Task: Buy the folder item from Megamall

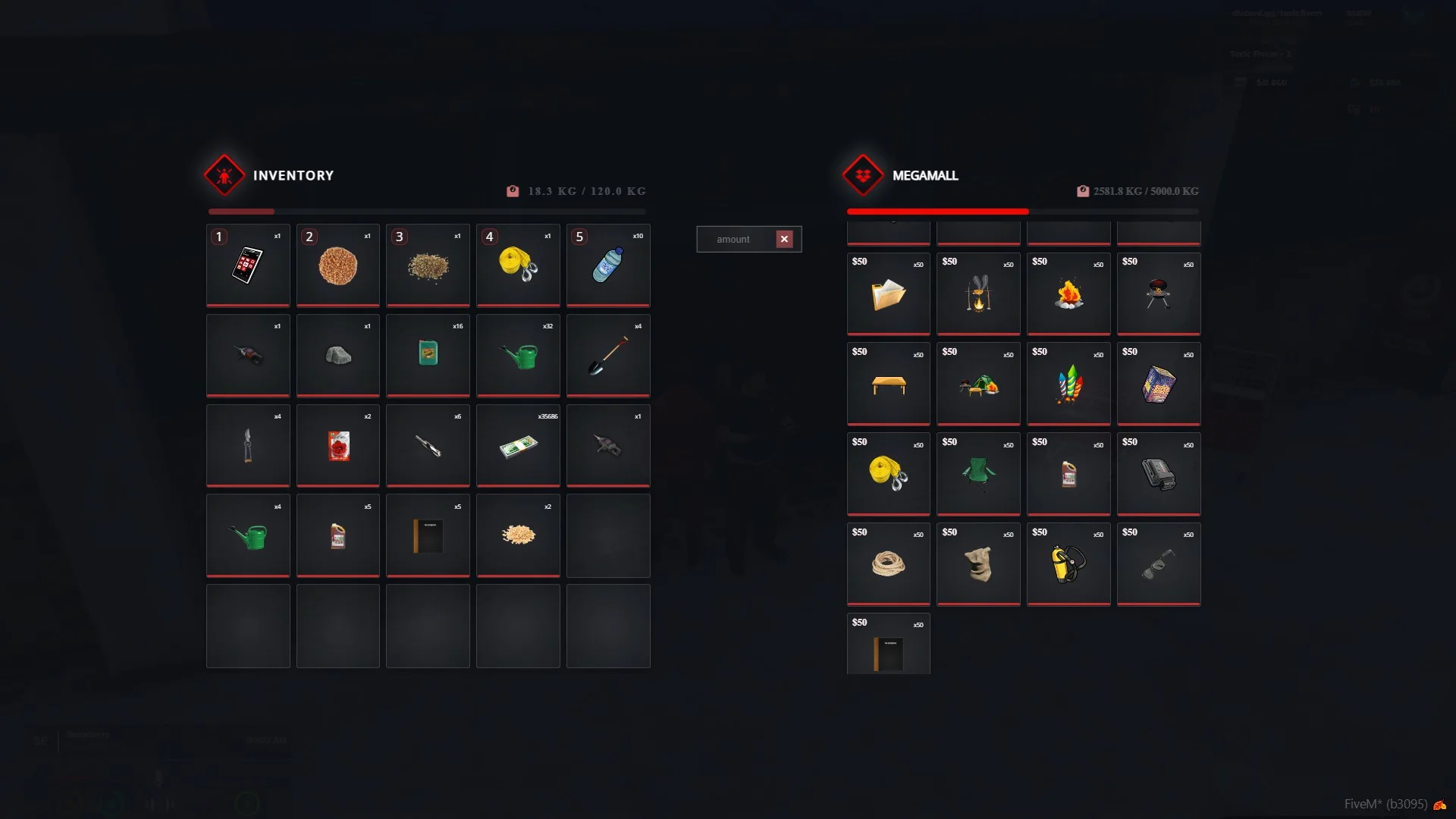Action: pos(888,294)
